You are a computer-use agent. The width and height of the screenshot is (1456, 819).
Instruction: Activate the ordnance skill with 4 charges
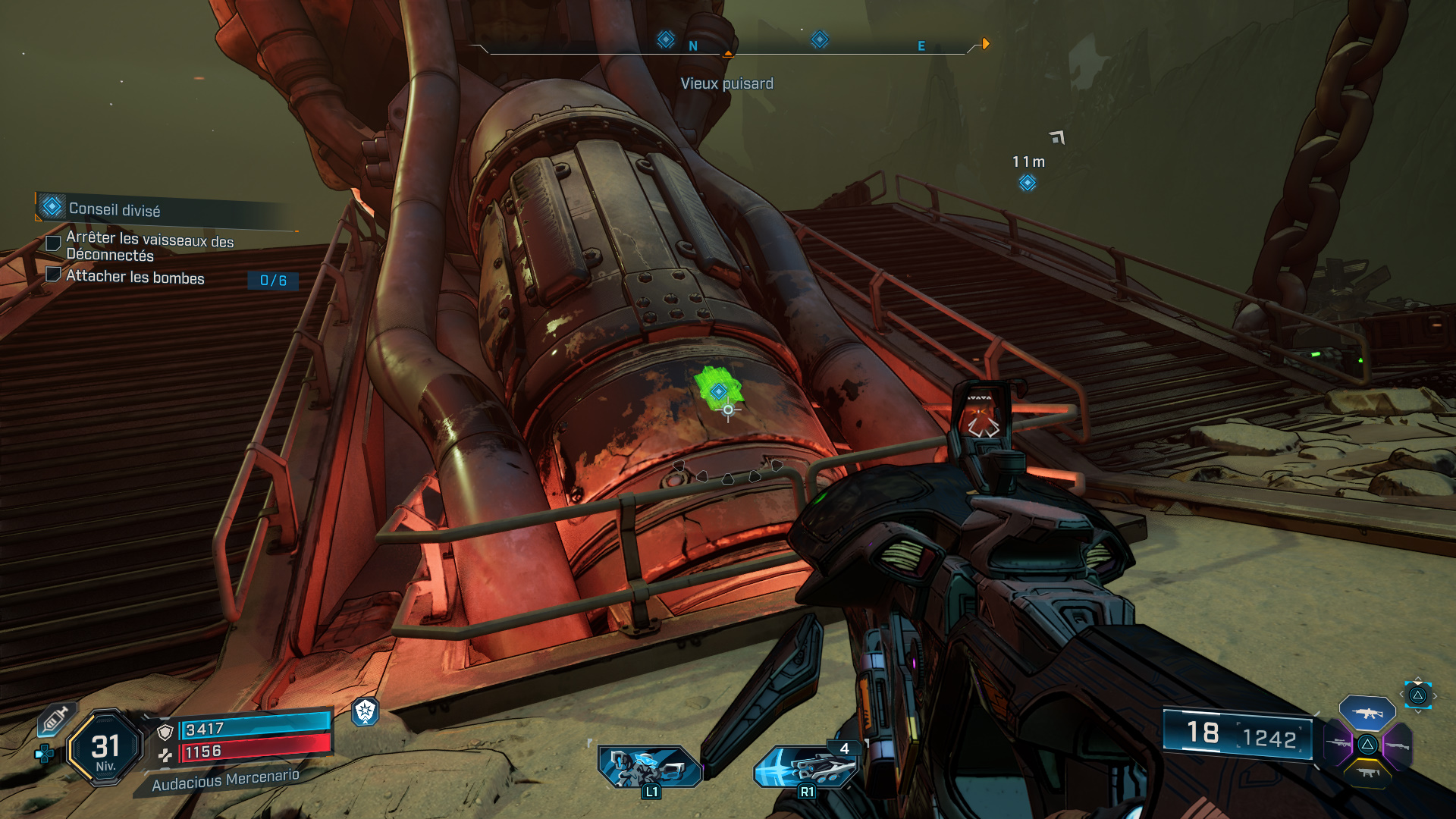tap(805, 767)
